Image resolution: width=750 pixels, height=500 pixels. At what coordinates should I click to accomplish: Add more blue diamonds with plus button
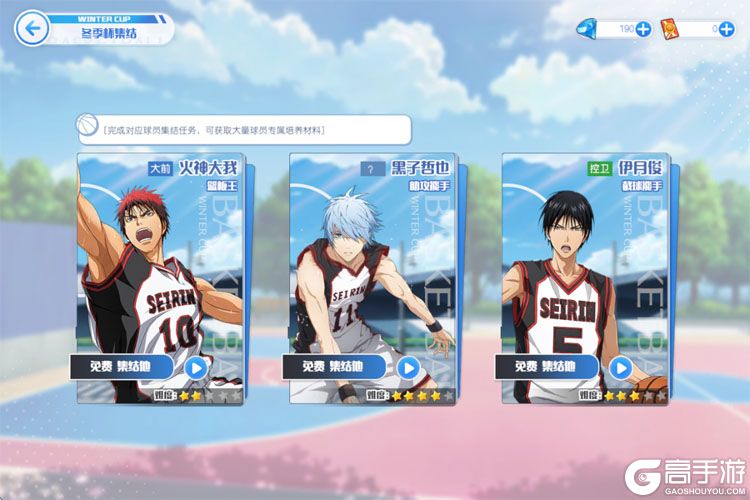click(x=643, y=29)
